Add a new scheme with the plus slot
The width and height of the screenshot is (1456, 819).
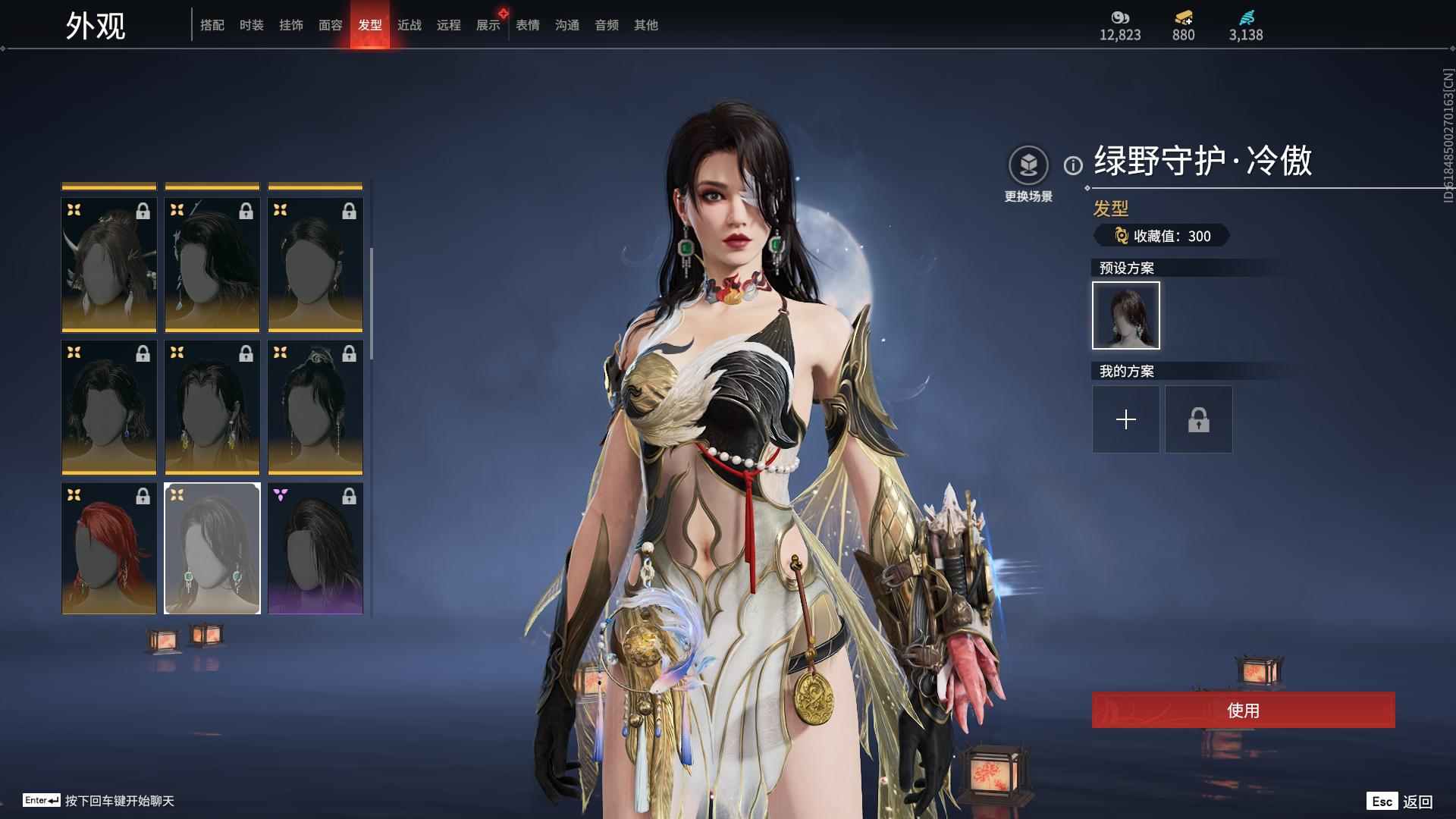(x=1126, y=419)
